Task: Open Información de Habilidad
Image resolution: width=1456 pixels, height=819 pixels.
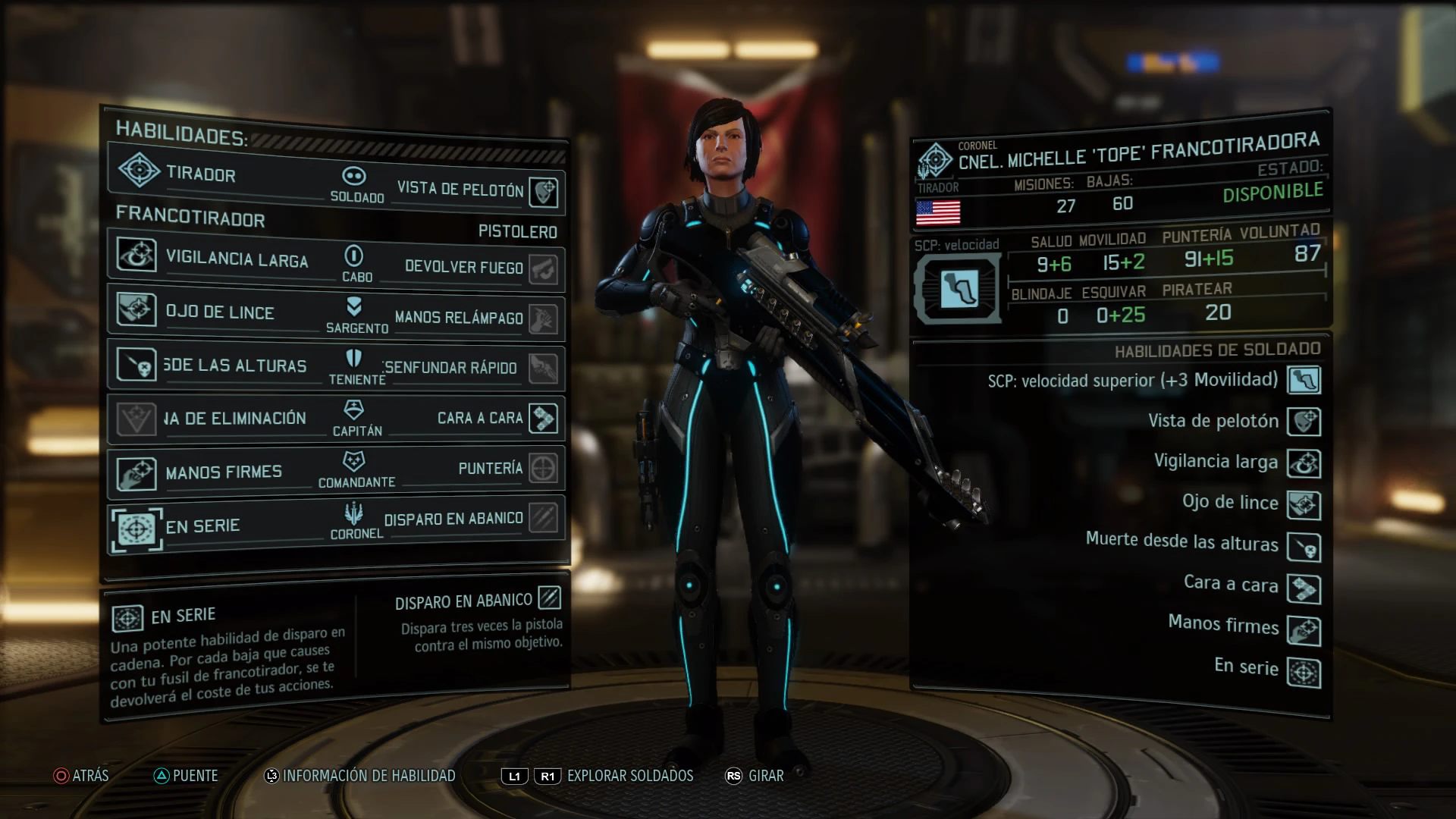Action: pyautogui.click(x=359, y=776)
